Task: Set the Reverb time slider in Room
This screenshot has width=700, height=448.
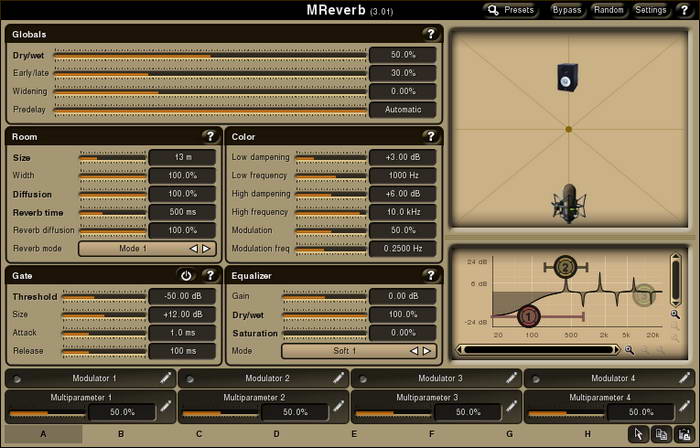Action: coord(112,213)
